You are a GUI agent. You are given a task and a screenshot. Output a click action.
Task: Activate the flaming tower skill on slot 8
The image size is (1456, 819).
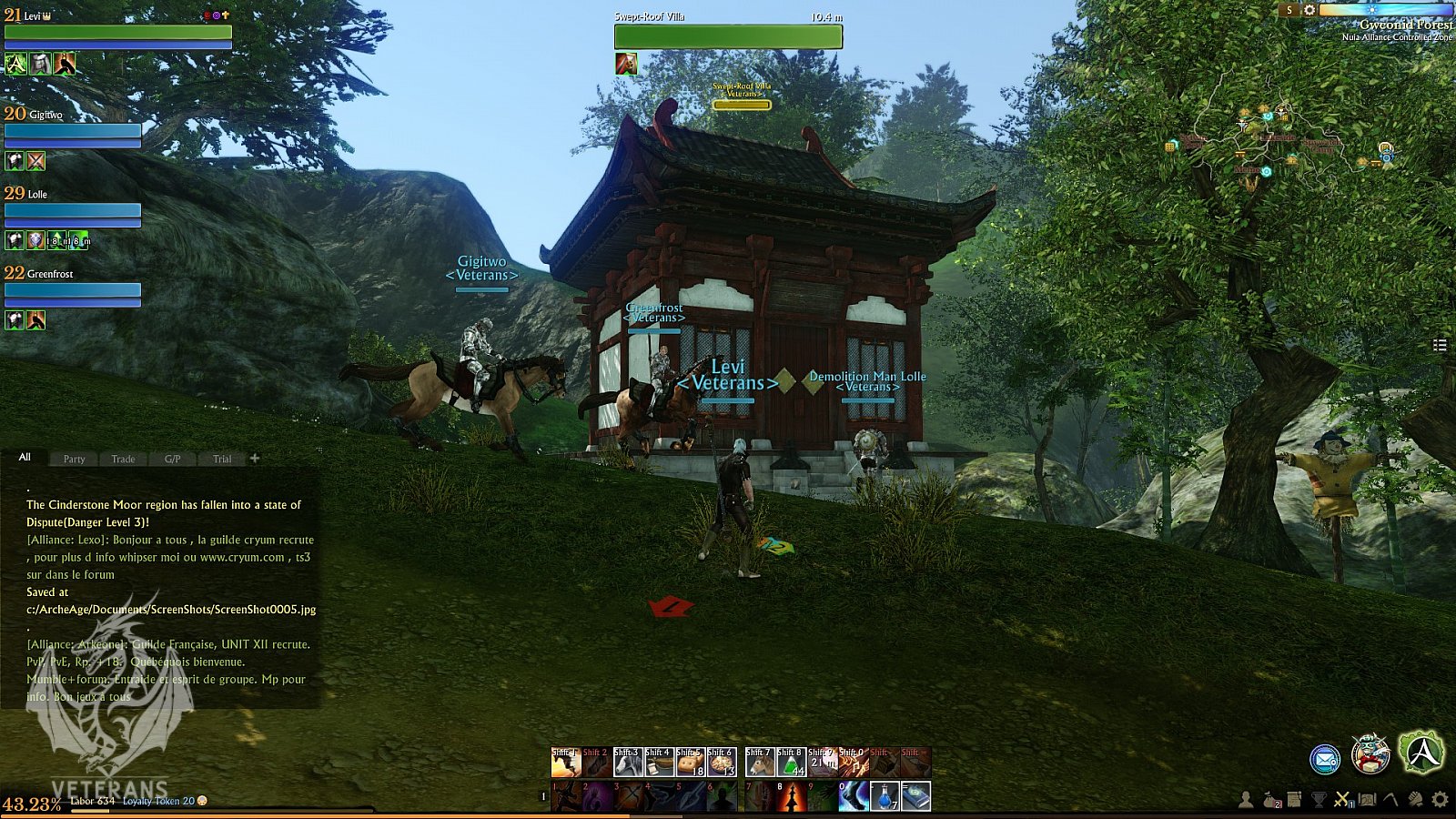(791, 796)
